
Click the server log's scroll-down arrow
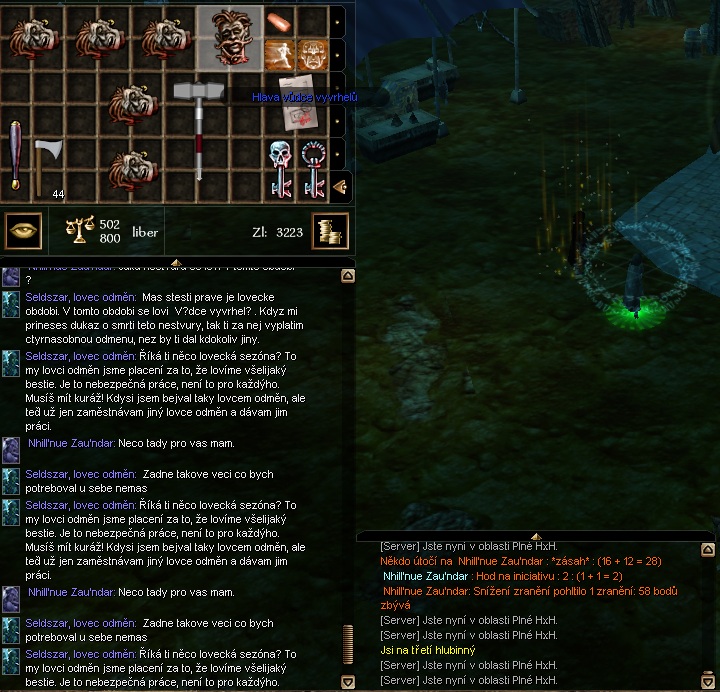tap(708, 681)
